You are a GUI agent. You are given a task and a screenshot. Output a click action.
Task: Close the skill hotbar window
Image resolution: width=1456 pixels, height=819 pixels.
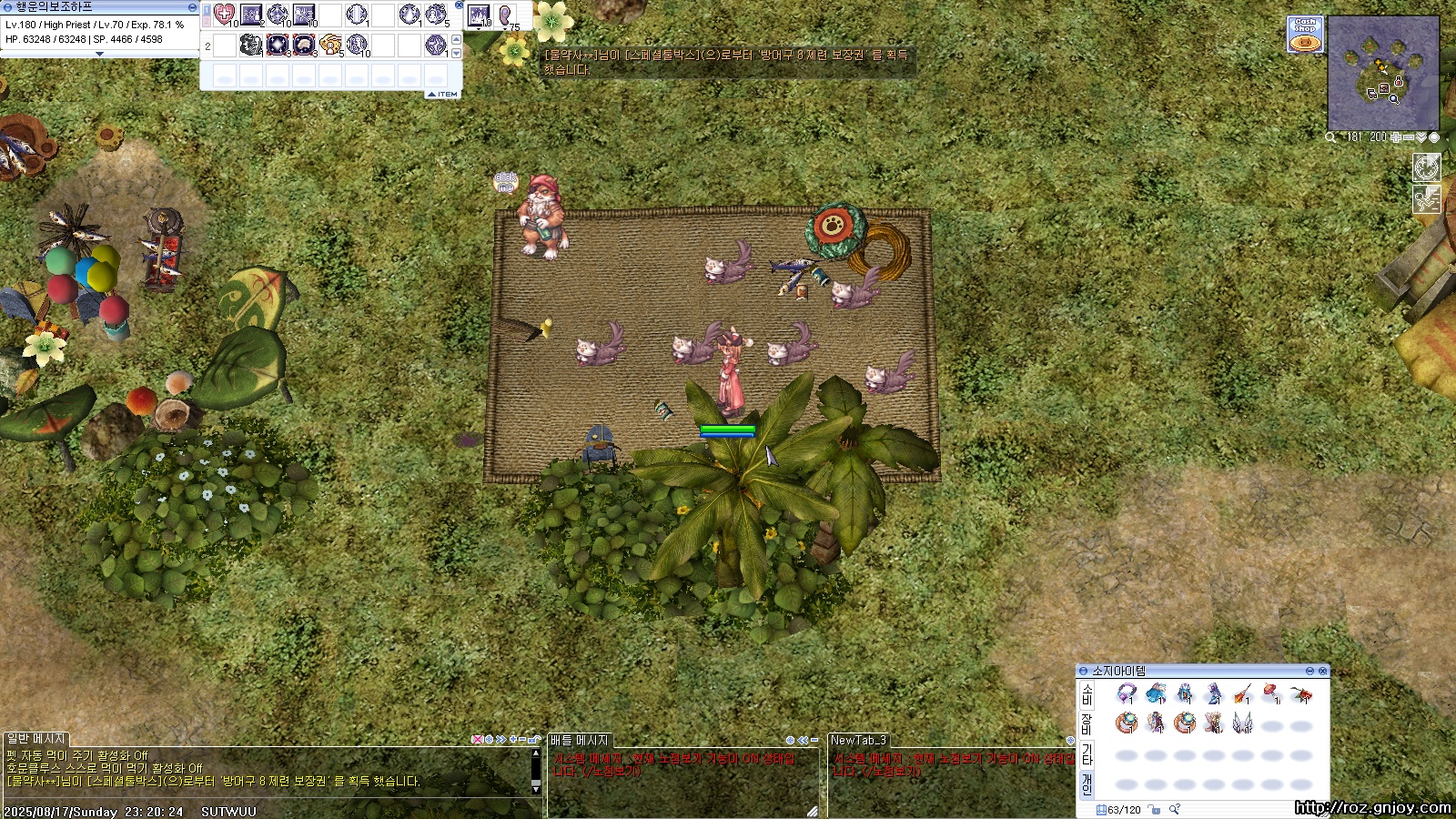coord(459,5)
